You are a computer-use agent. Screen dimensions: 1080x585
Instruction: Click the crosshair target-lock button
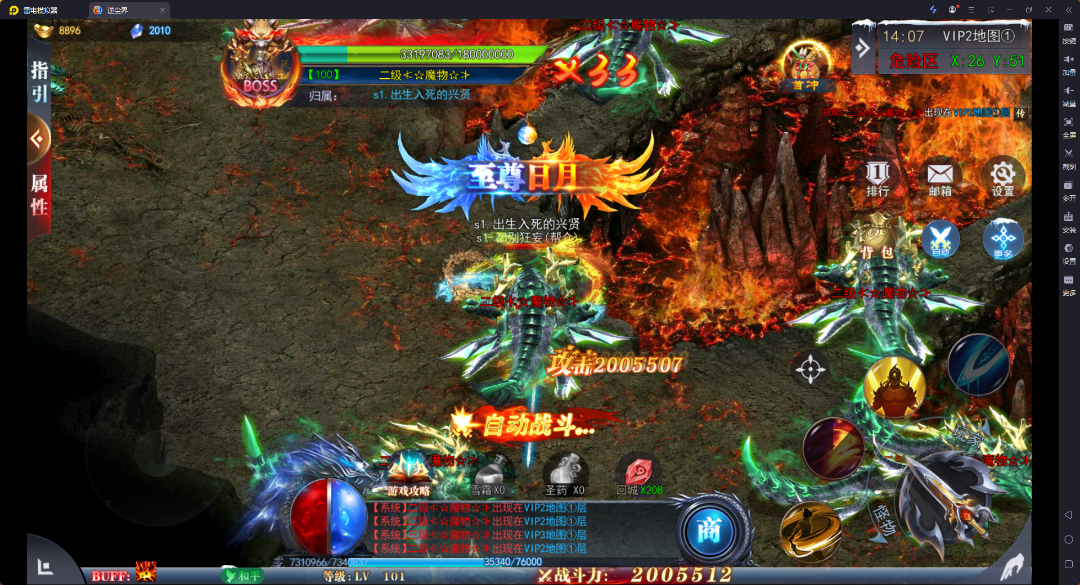click(x=809, y=368)
